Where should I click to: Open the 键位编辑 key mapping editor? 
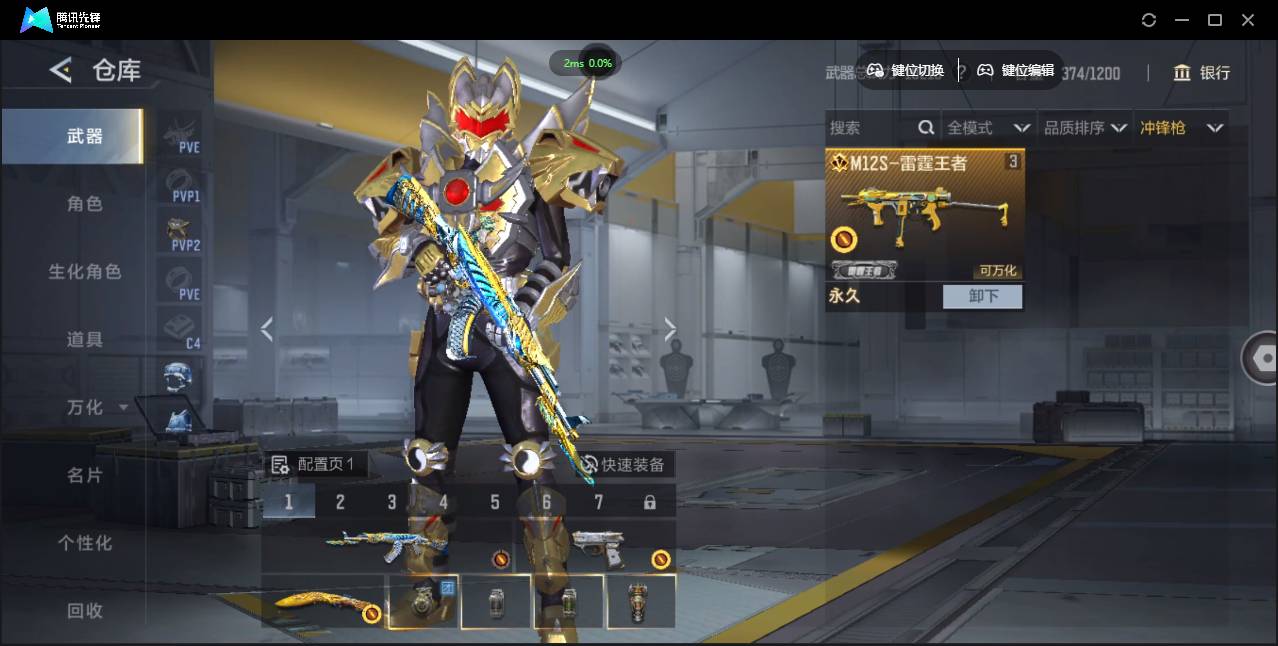[x=1016, y=70]
